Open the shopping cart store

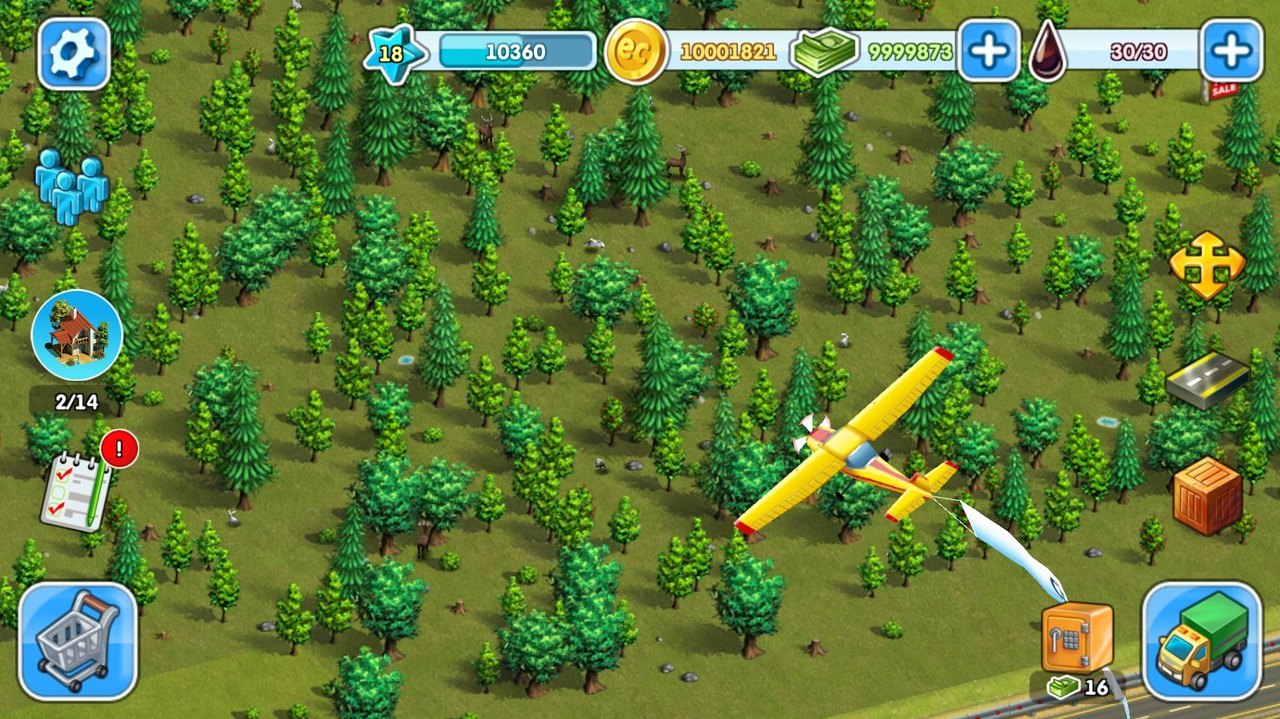pos(77,640)
